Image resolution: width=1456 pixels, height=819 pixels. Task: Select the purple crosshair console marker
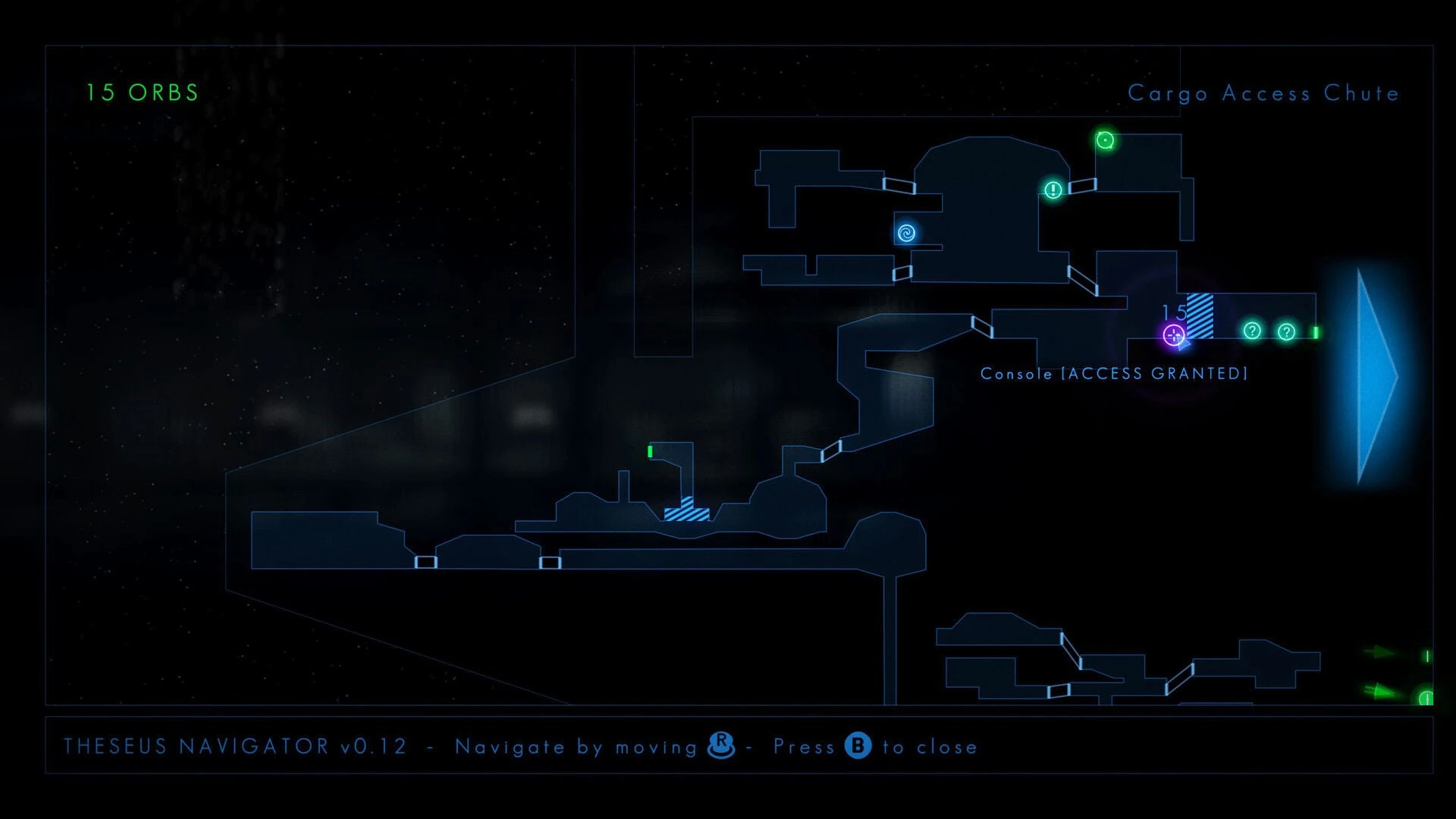coord(1174,334)
